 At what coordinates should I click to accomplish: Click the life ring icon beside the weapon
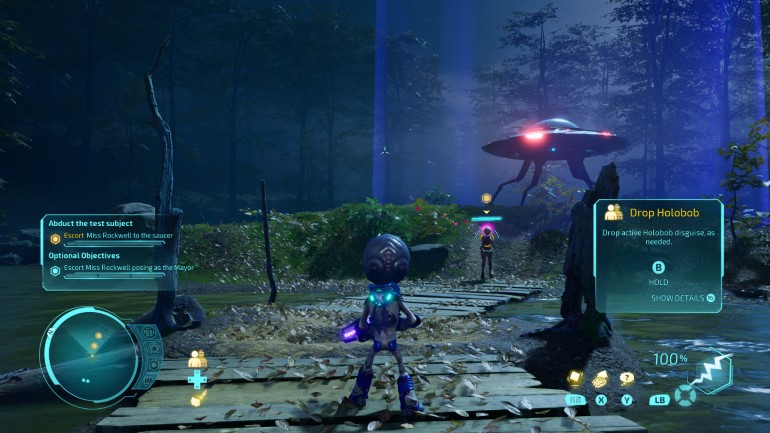pos(684,395)
